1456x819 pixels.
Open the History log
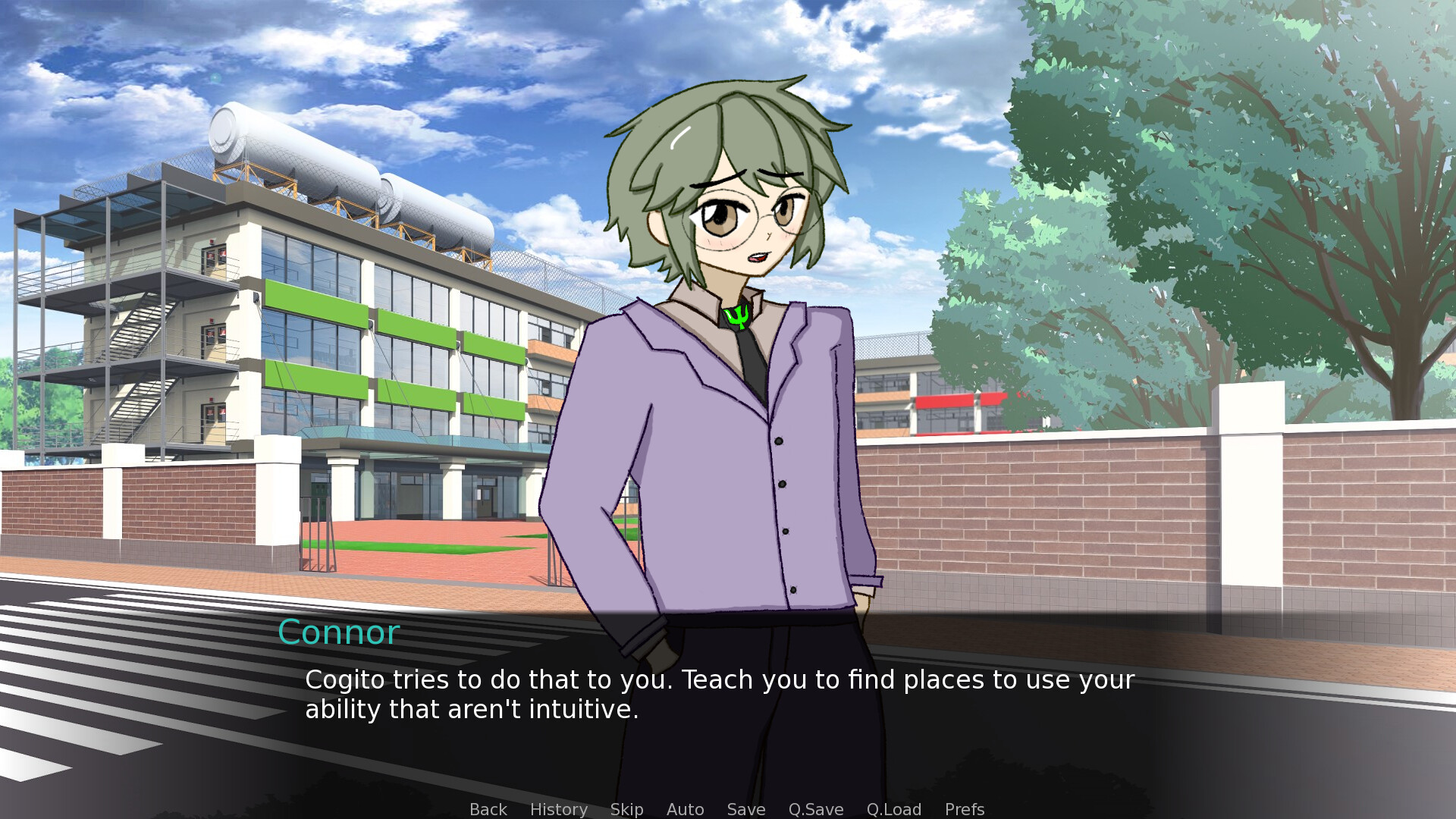pyautogui.click(x=558, y=809)
